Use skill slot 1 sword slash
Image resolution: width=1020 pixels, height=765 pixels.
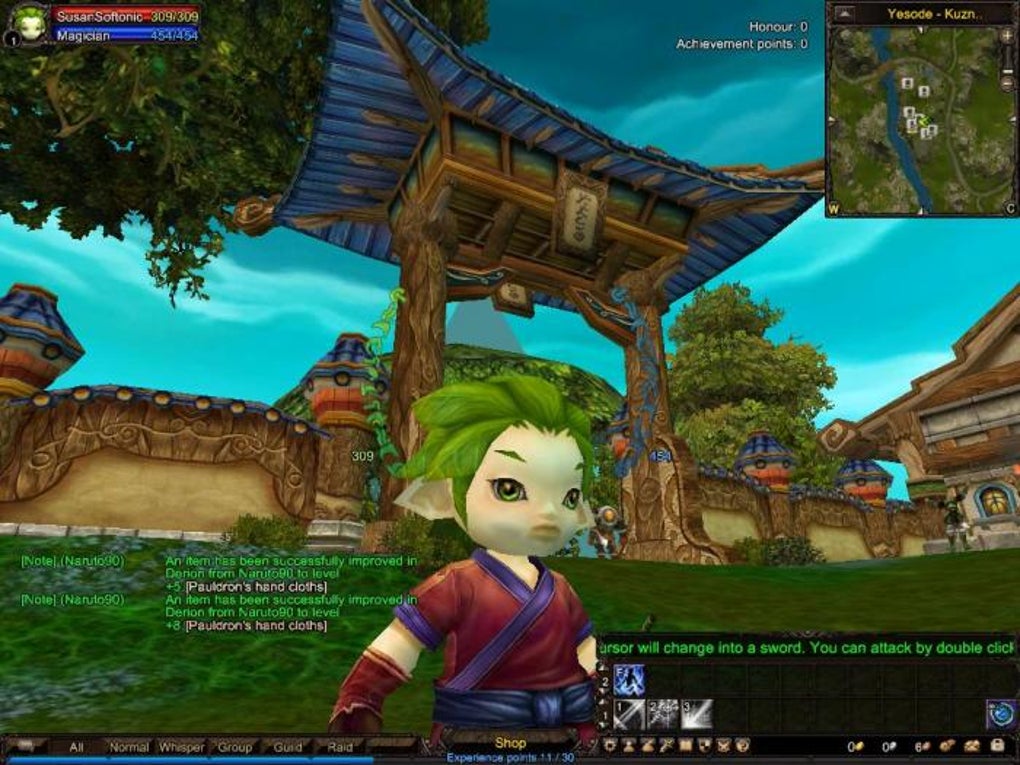pyautogui.click(x=629, y=714)
